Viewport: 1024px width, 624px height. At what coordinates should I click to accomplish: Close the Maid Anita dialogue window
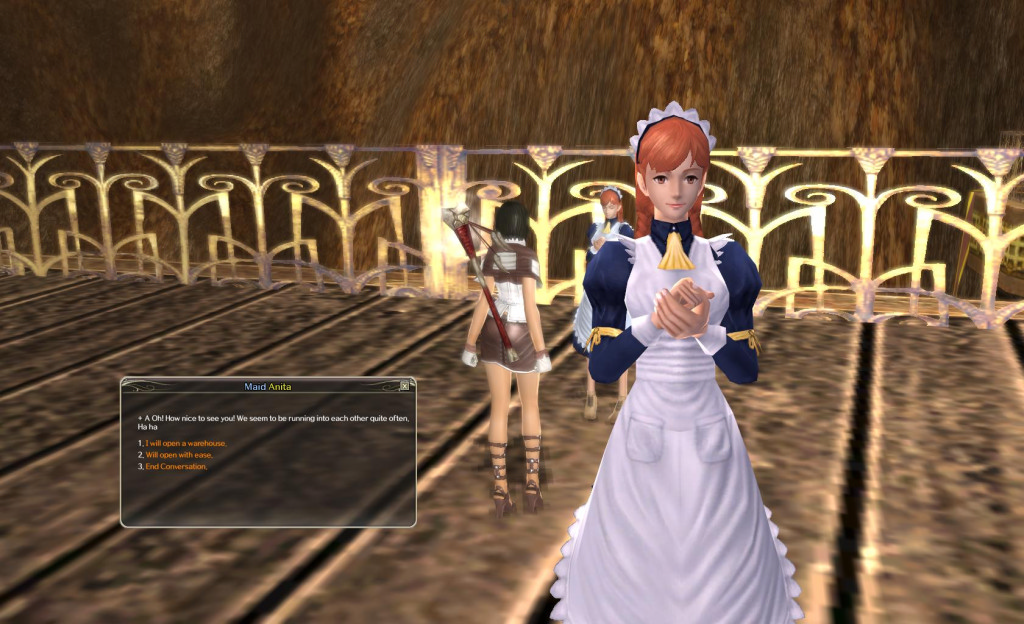coord(404,385)
